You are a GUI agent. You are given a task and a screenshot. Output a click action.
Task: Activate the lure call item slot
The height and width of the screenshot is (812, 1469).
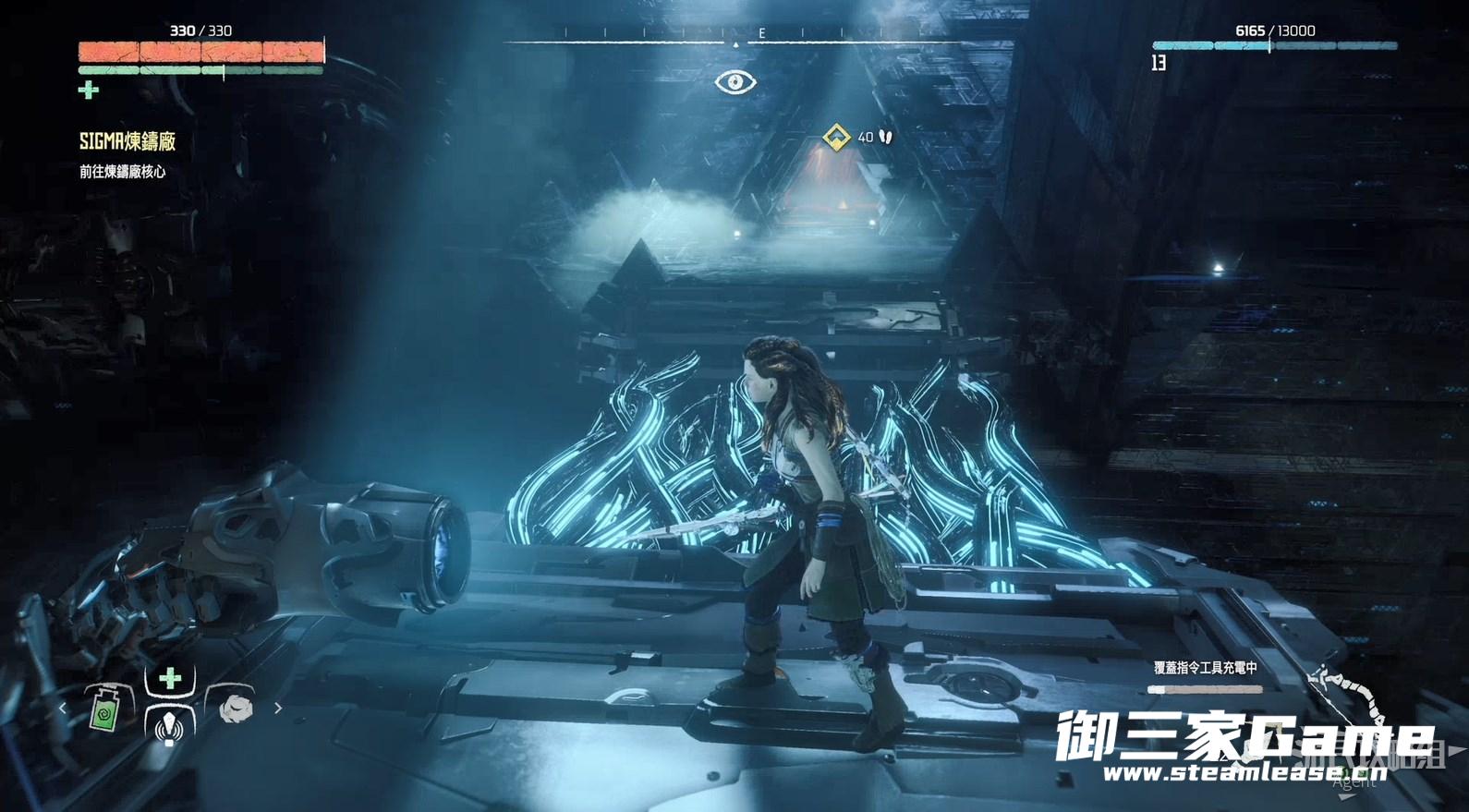tap(168, 726)
